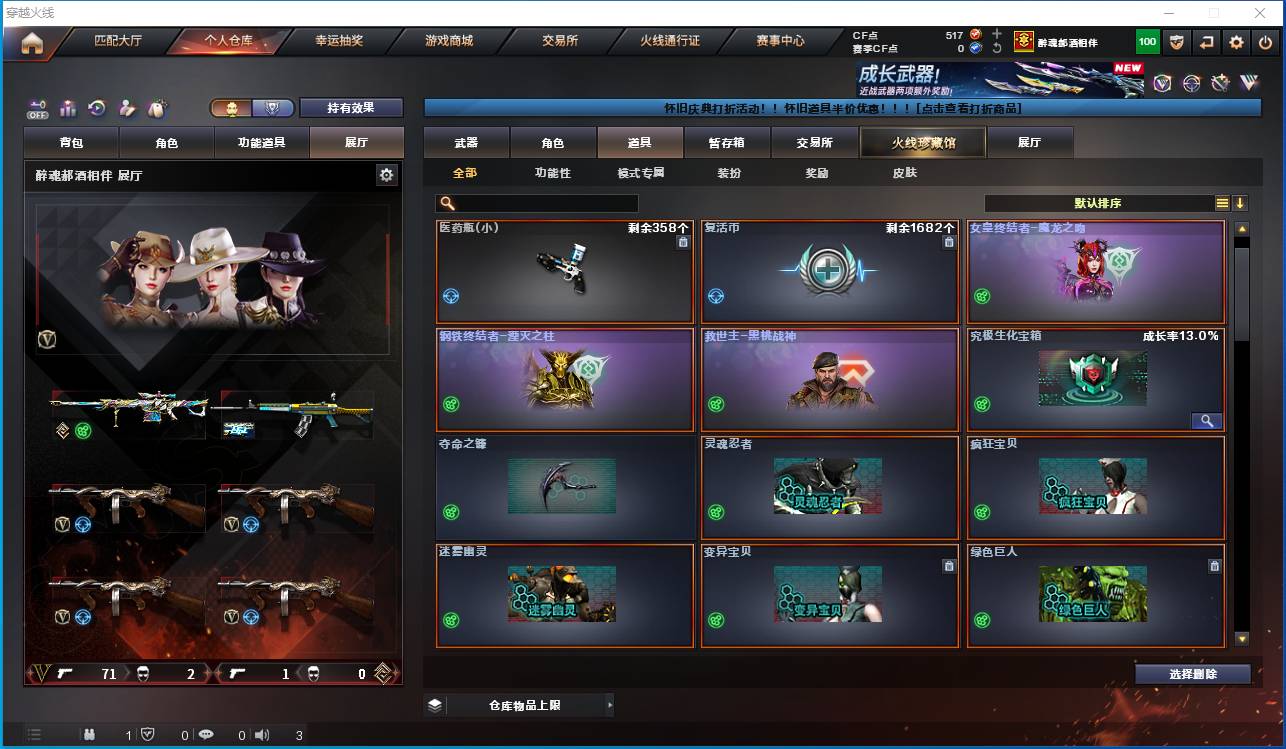Open the 匹配大厅 lobby menu

click(118, 42)
